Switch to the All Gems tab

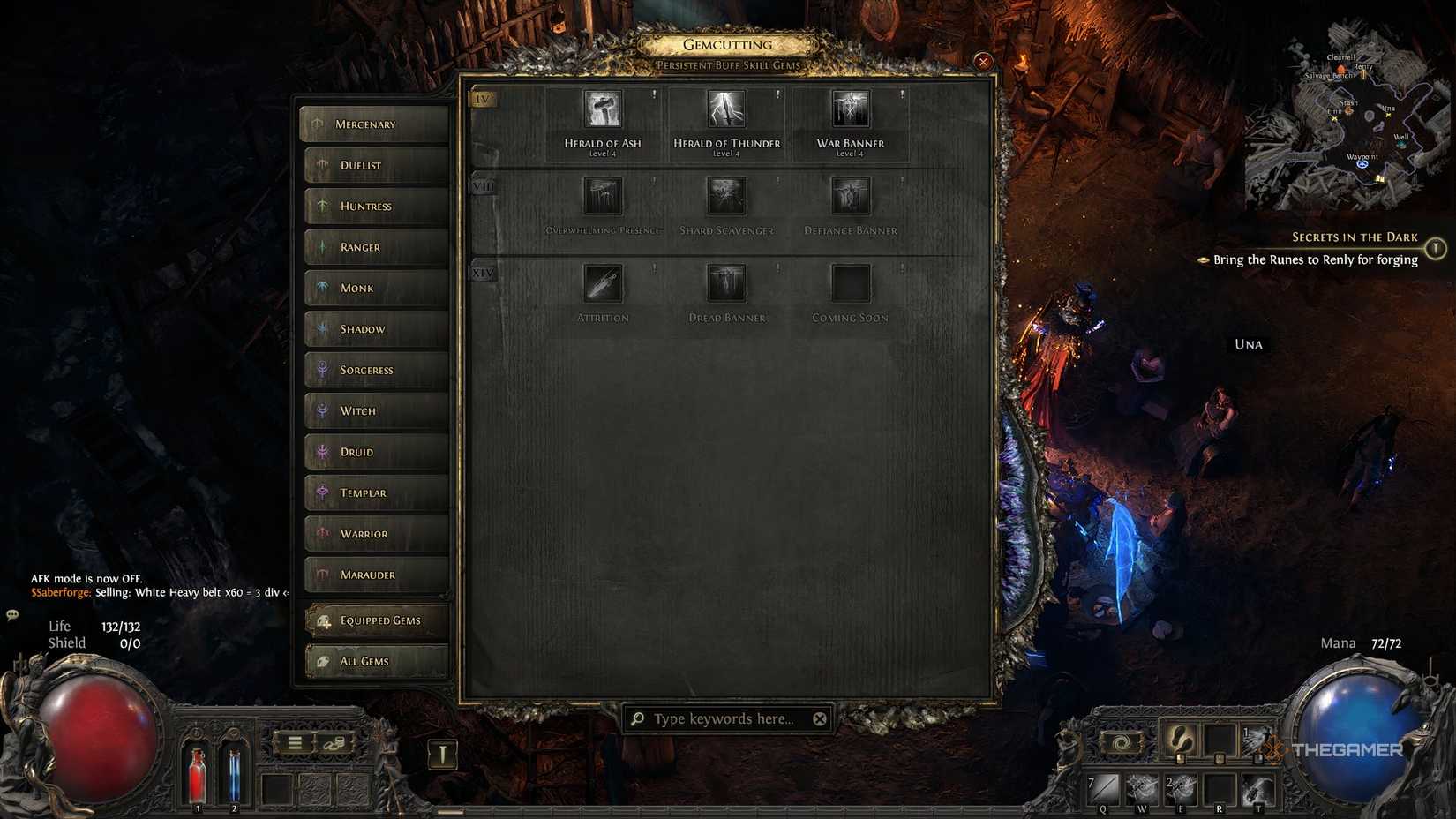(375, 661)
